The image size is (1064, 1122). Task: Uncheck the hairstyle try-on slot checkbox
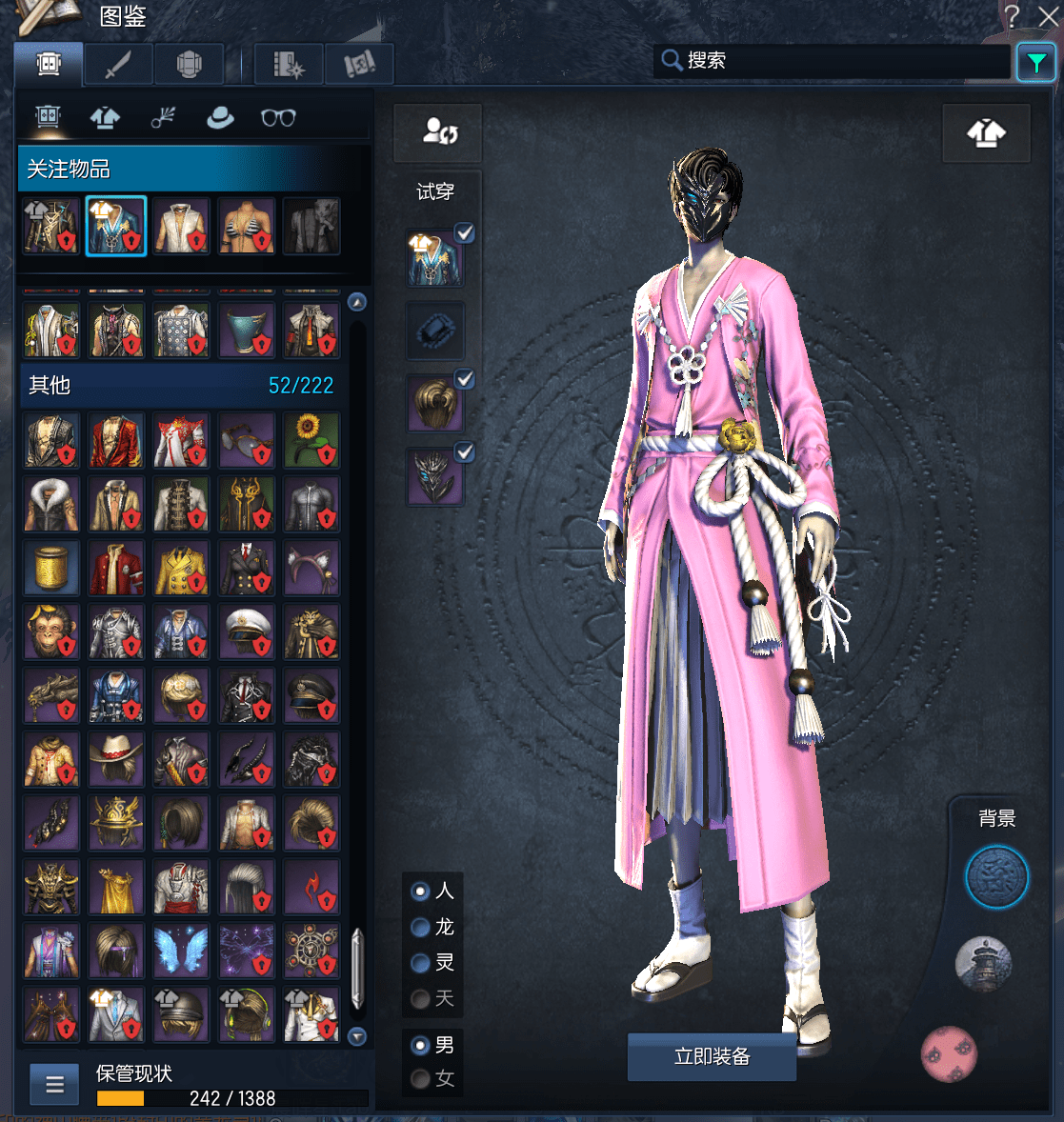coord(465,379)
